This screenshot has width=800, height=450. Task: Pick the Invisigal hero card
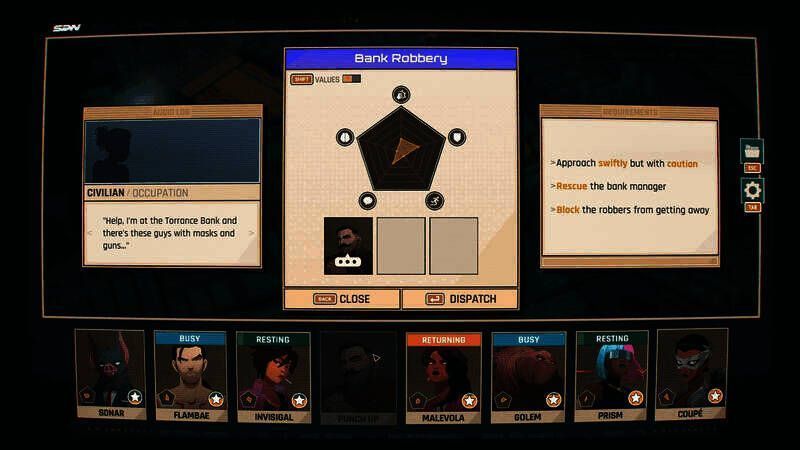coord(272,376)
